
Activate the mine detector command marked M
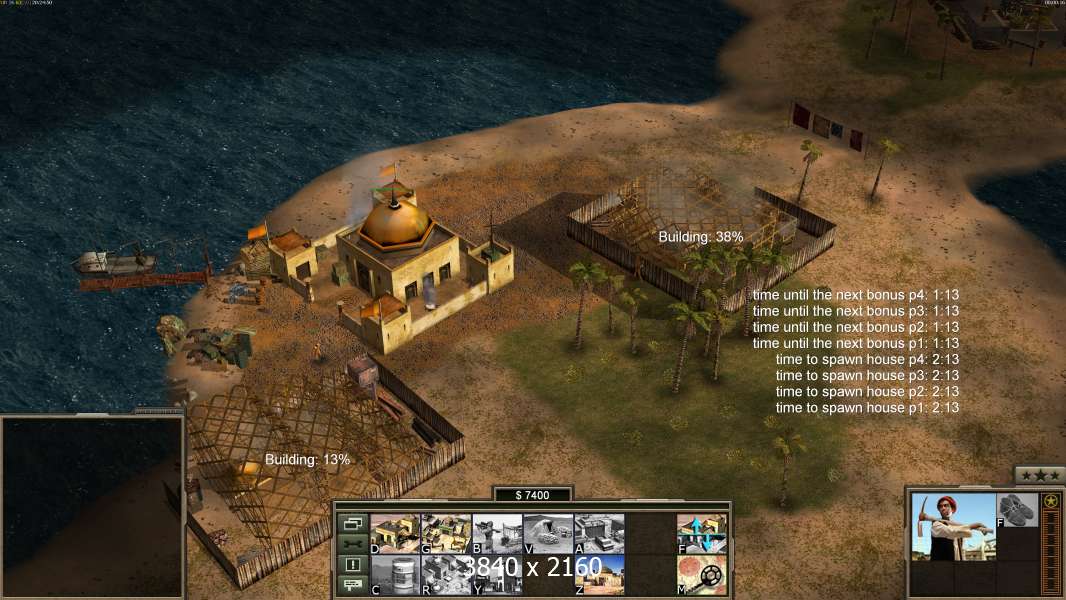(702, 574)
